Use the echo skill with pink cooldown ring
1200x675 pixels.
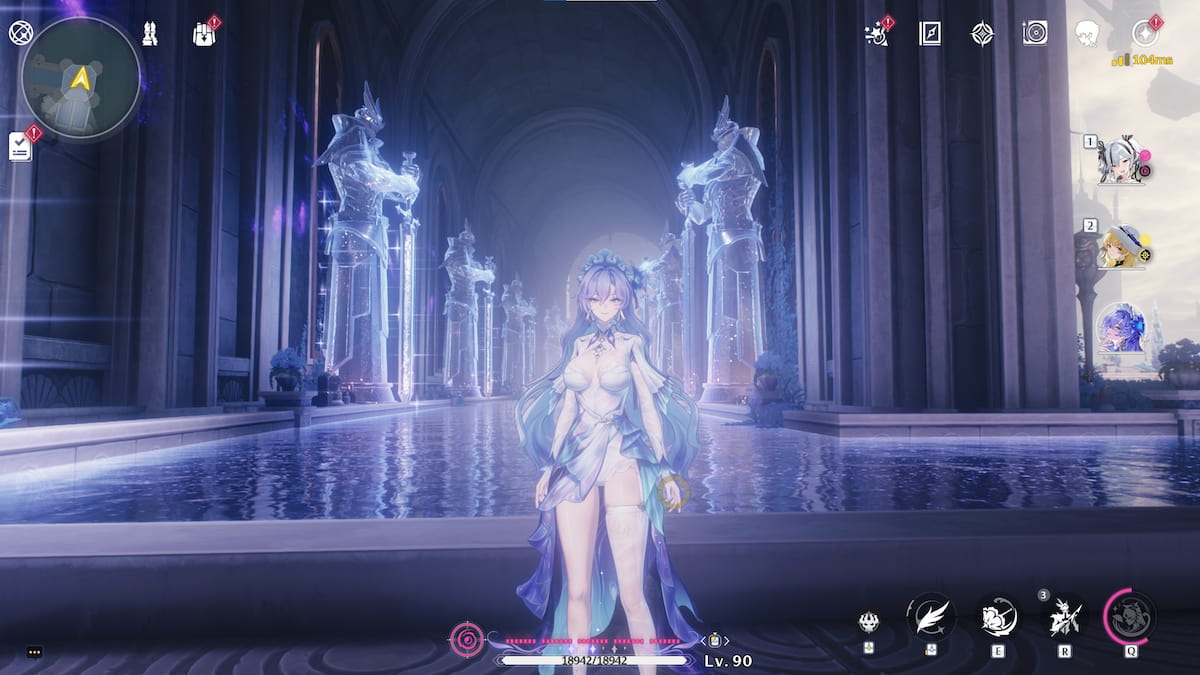(1131, 617)
